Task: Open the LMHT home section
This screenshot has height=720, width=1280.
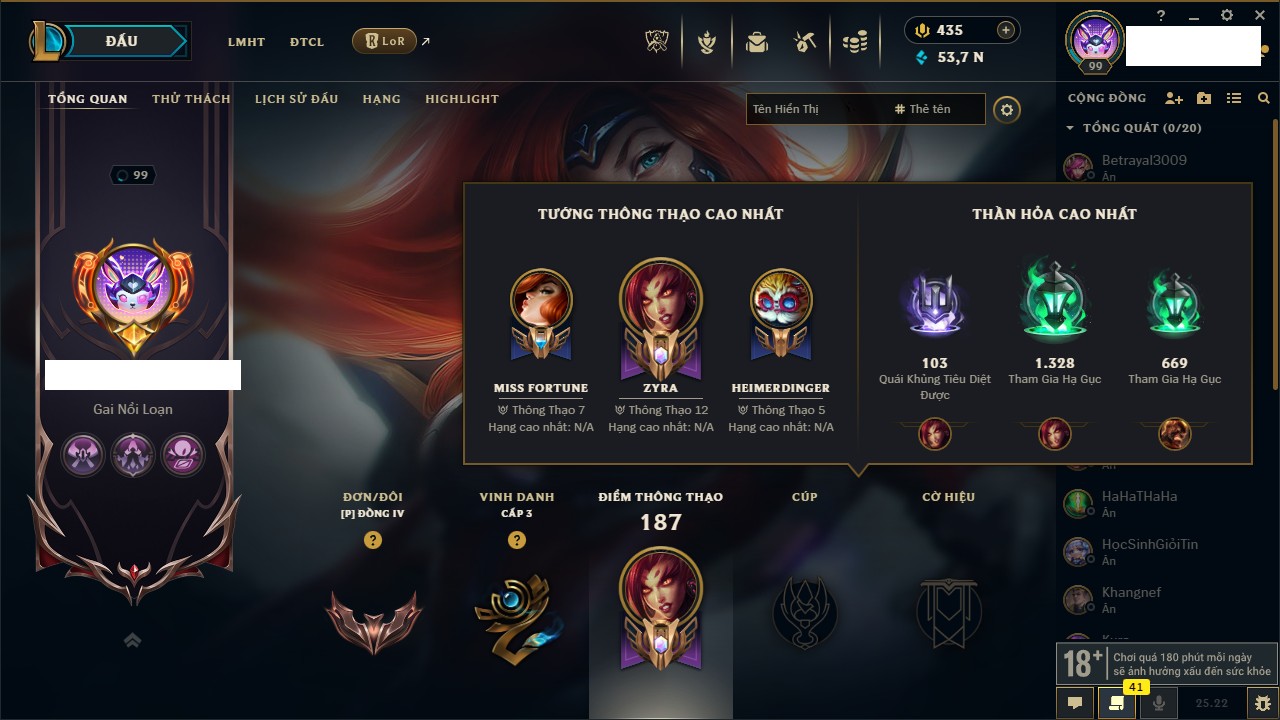Action: (246, 42)
